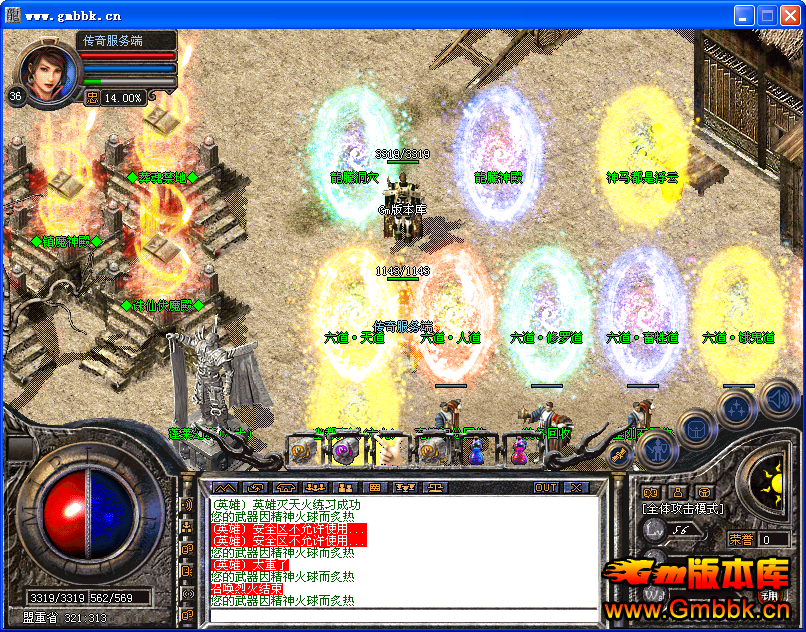Toggle sound with the round speaker button
The image size is (806, 632).
click(778, 400)
